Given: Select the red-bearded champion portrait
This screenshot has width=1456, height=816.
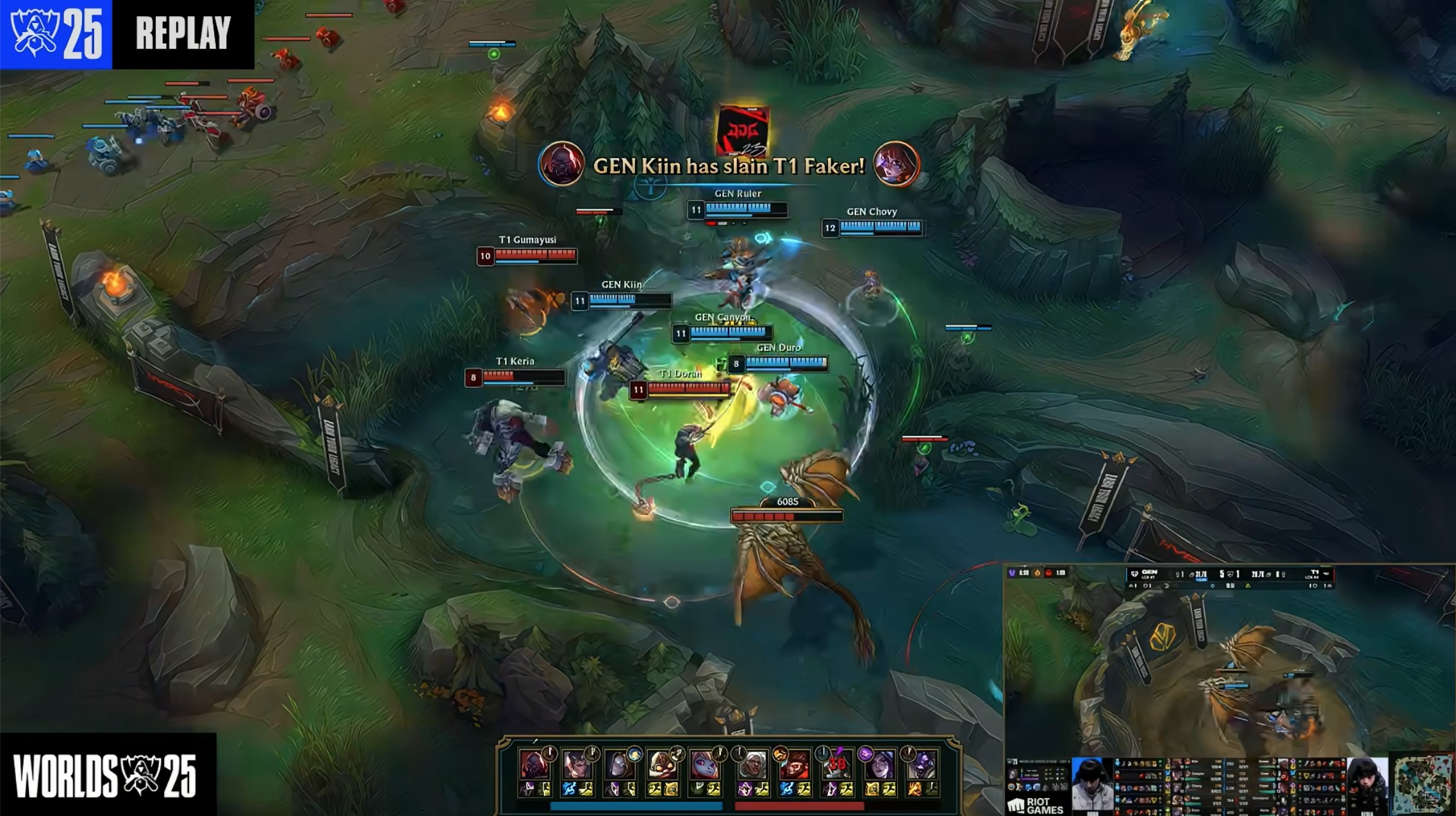Looking at the screenshot, I should click(x=795, y=765).
